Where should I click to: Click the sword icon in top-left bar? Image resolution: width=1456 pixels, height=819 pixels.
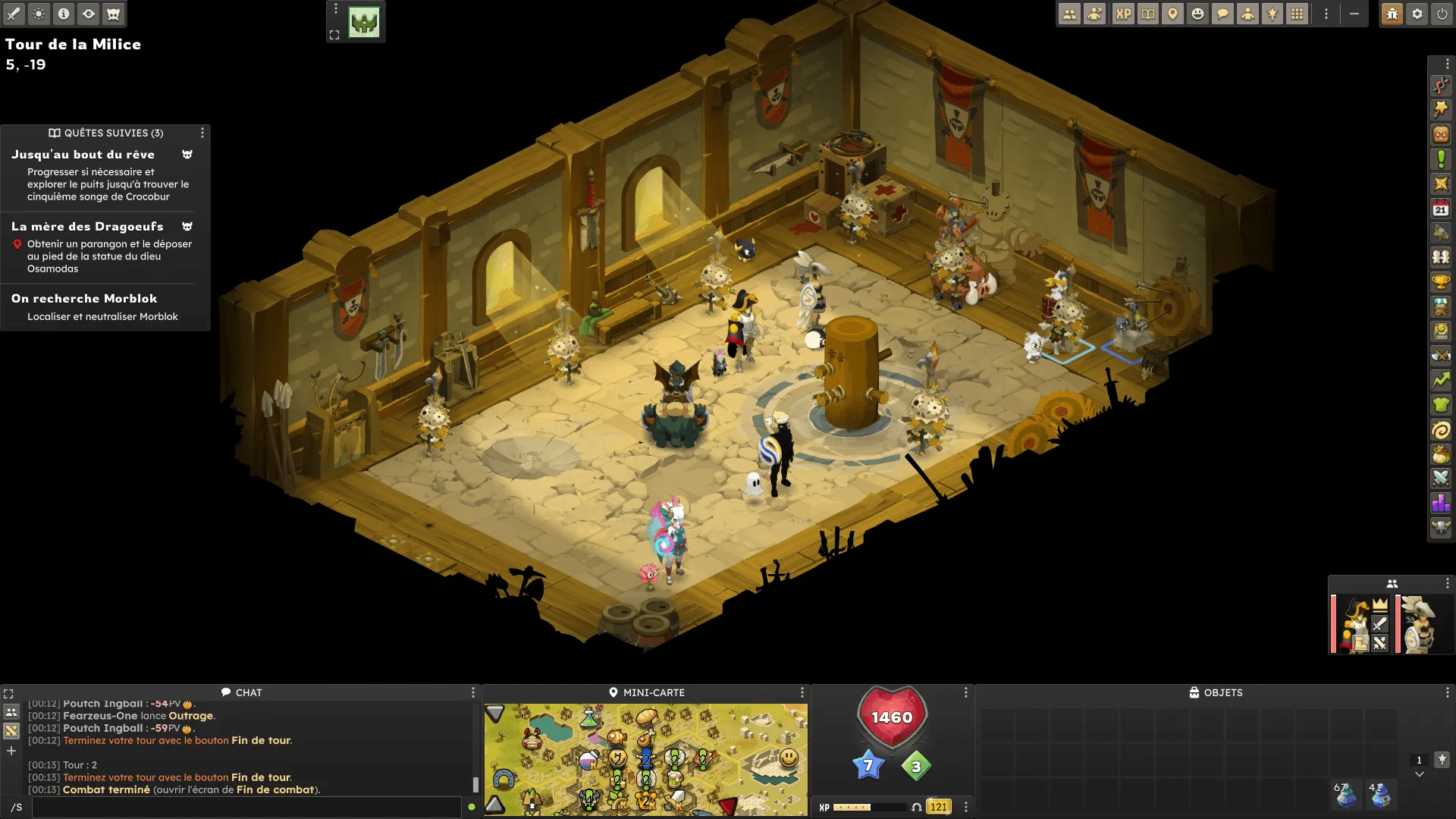pyautogui.click(x=14, y=14)
